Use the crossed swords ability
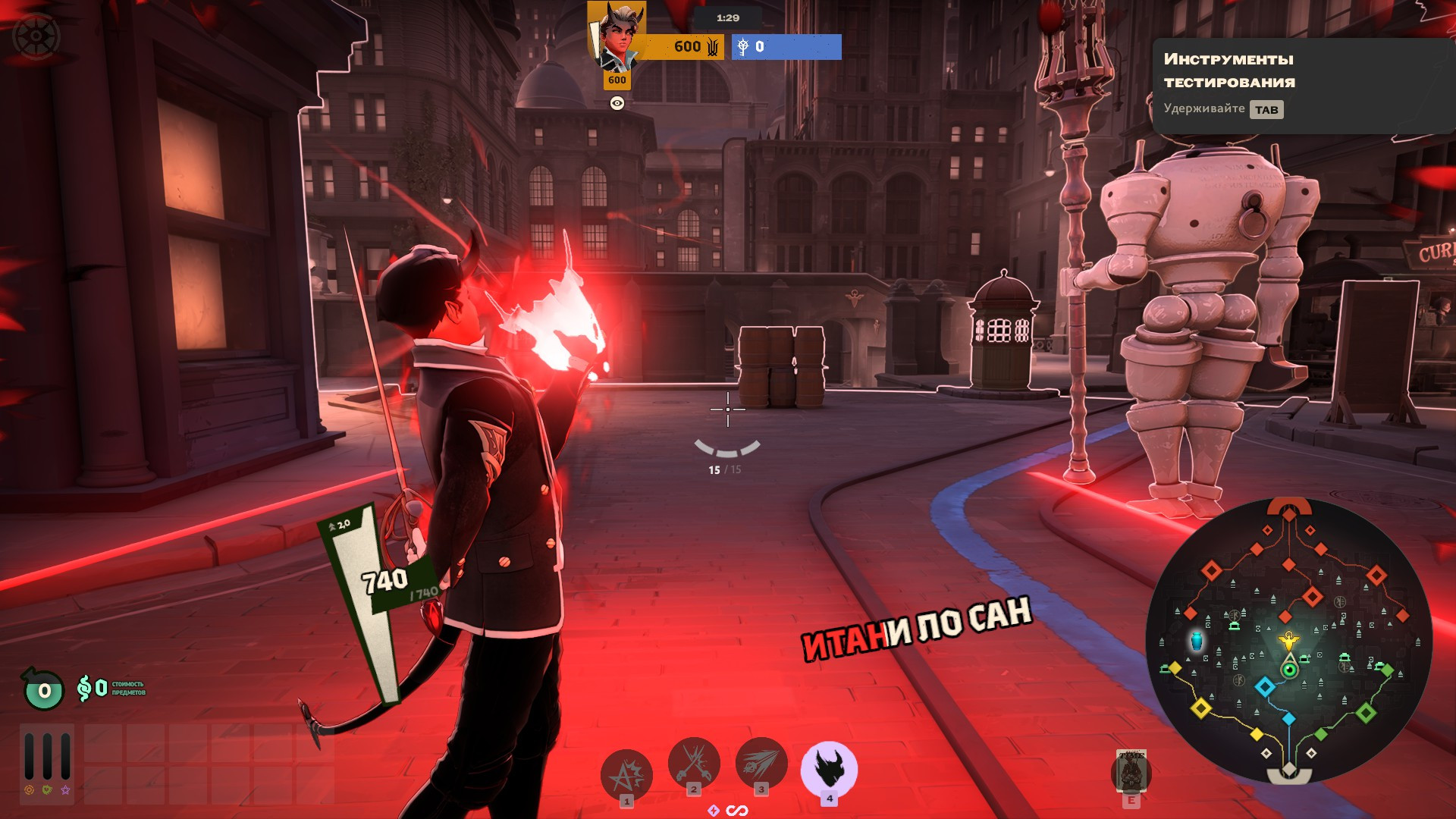This screenshot has width=1456, height=819. pyautogui.click(x=693, y=762)
